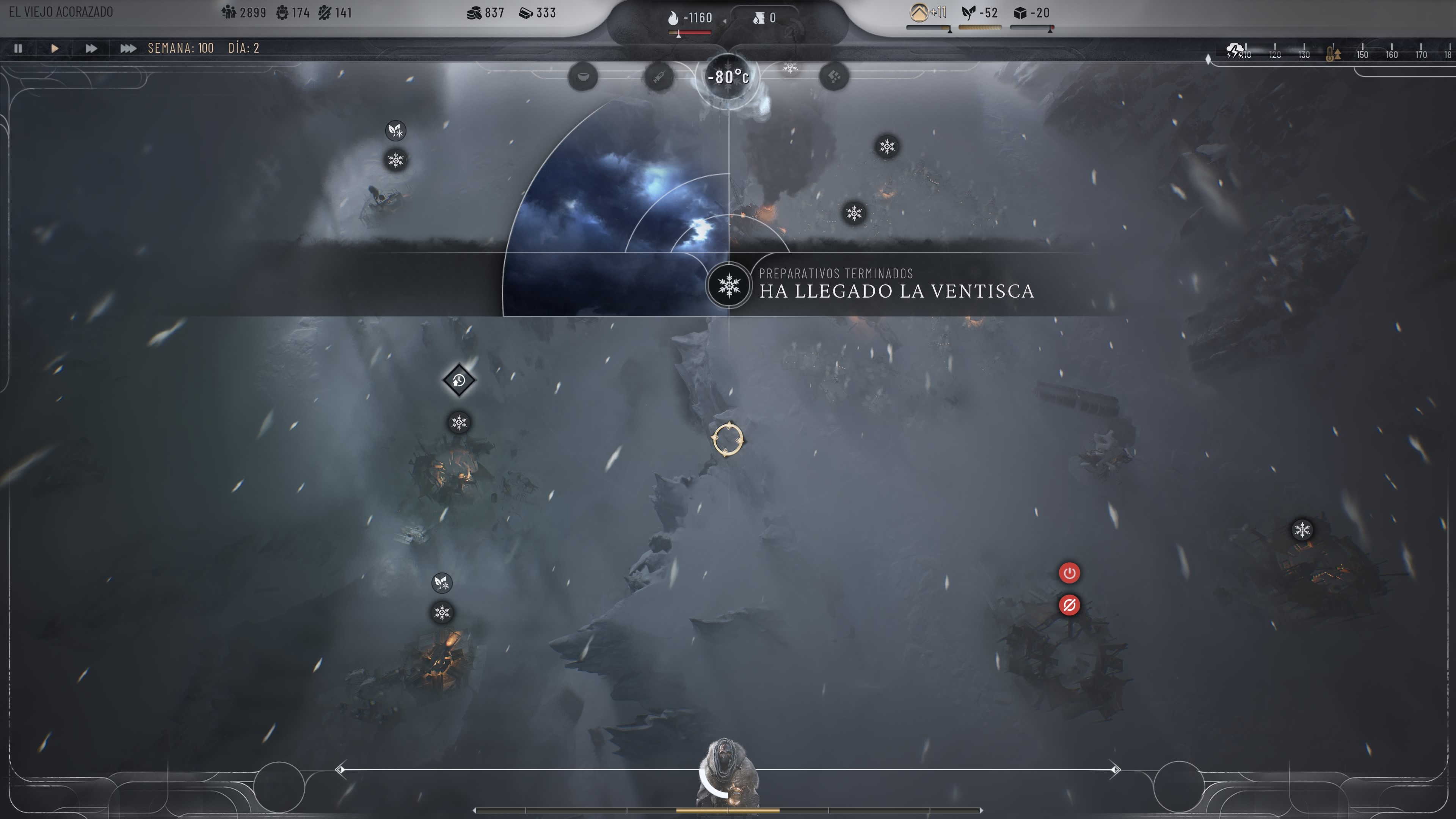The image size is (1456, 819).
Task: Click the -80°C temperature gauge
Action: (728, 77)
